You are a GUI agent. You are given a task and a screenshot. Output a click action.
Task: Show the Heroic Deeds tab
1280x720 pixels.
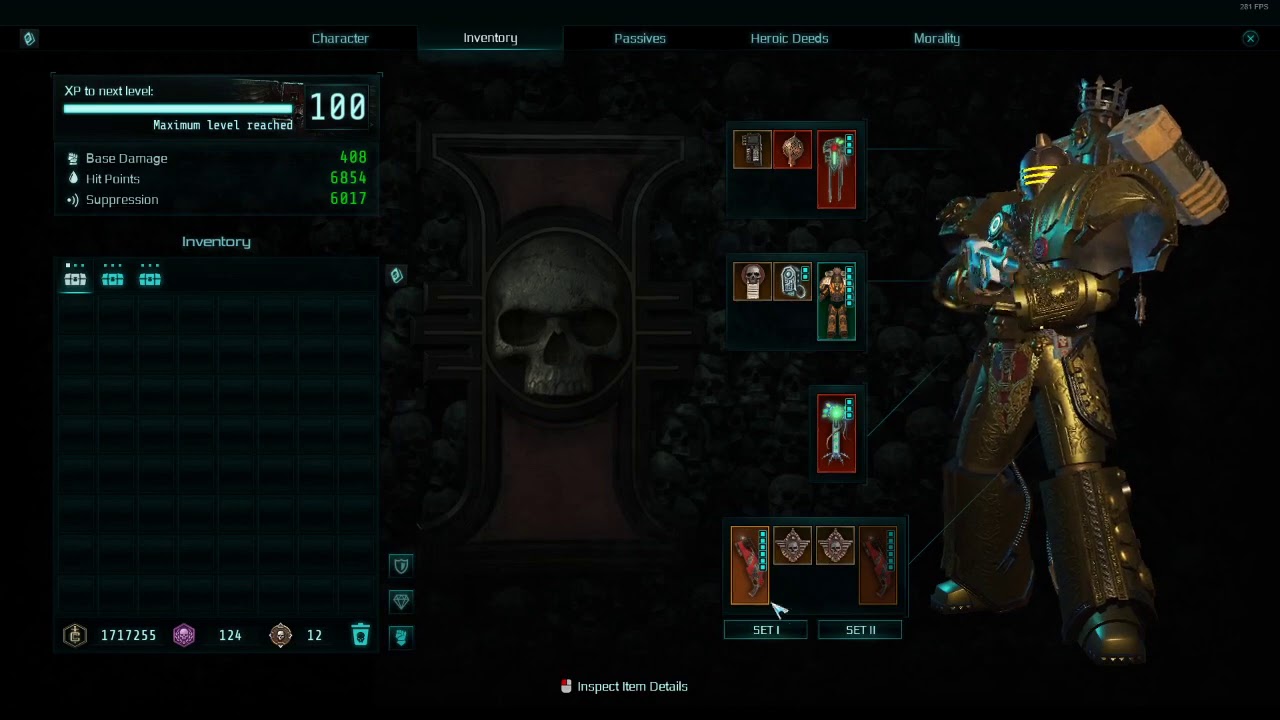[x=789, y=38]
